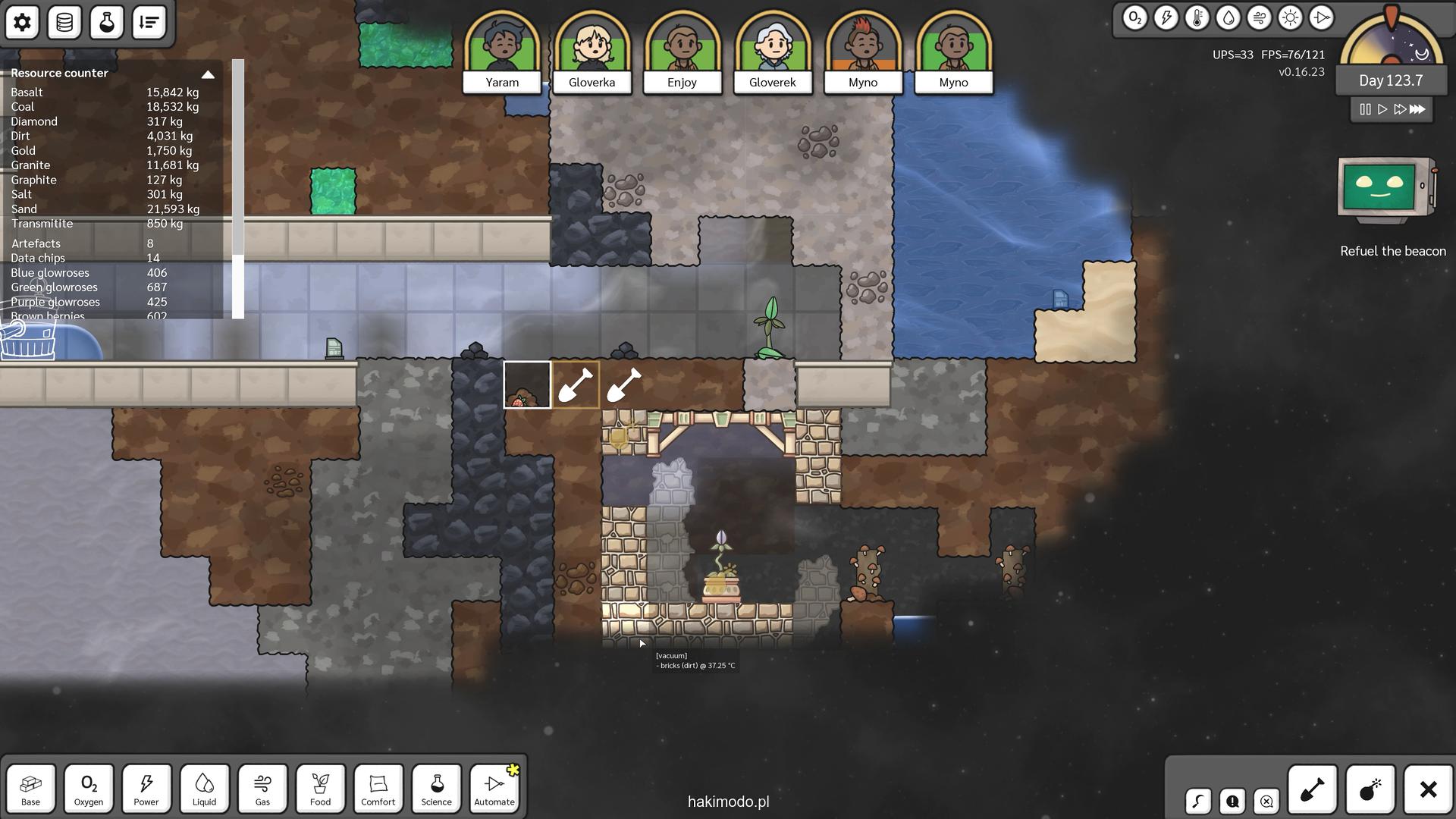Viewport: 1456px width, 819px height.
Task: Select colonist Gloverka's portrait
Action: coord(592,50)
